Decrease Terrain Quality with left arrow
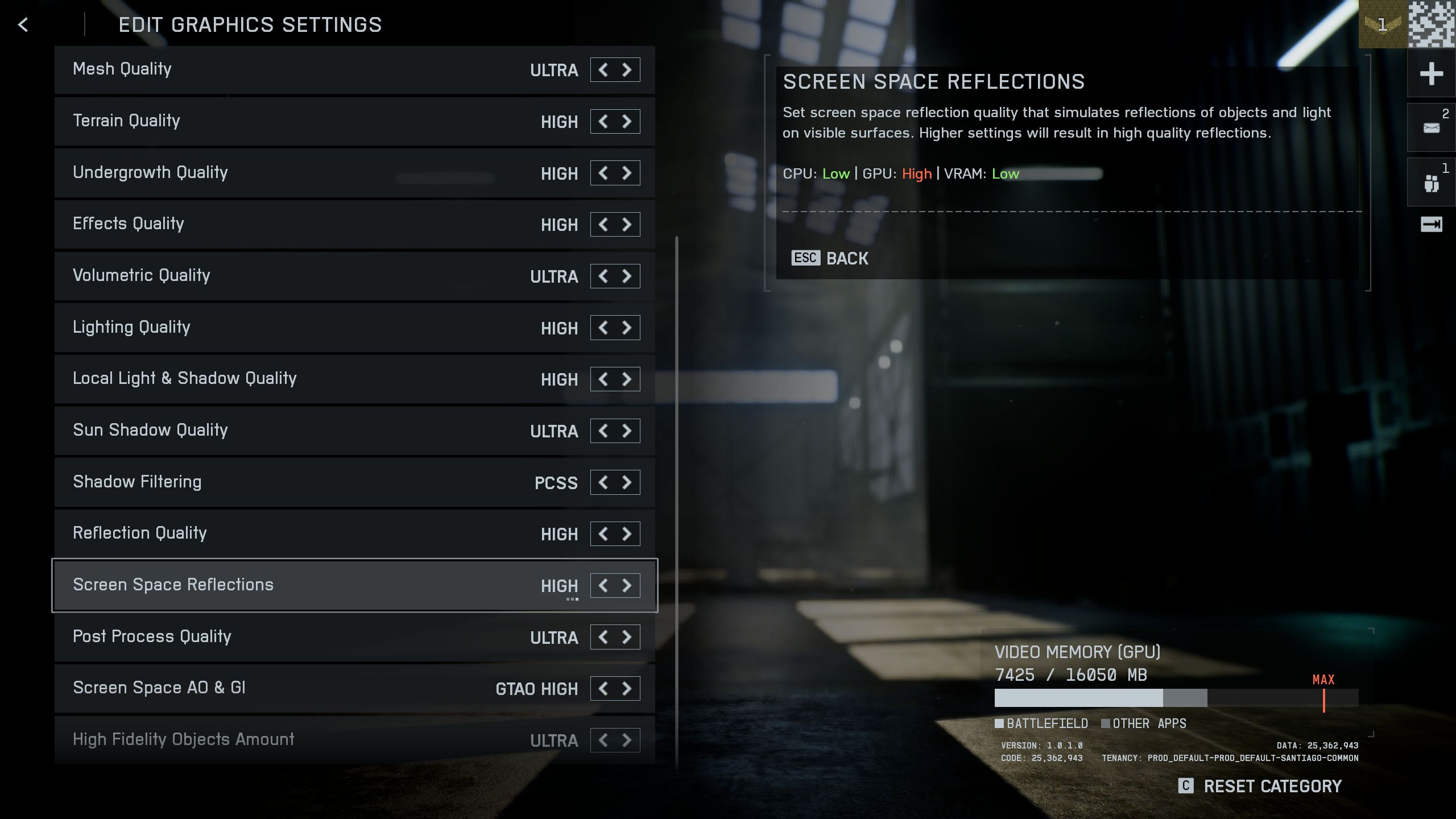The image size is (1456, 819). 603,122
